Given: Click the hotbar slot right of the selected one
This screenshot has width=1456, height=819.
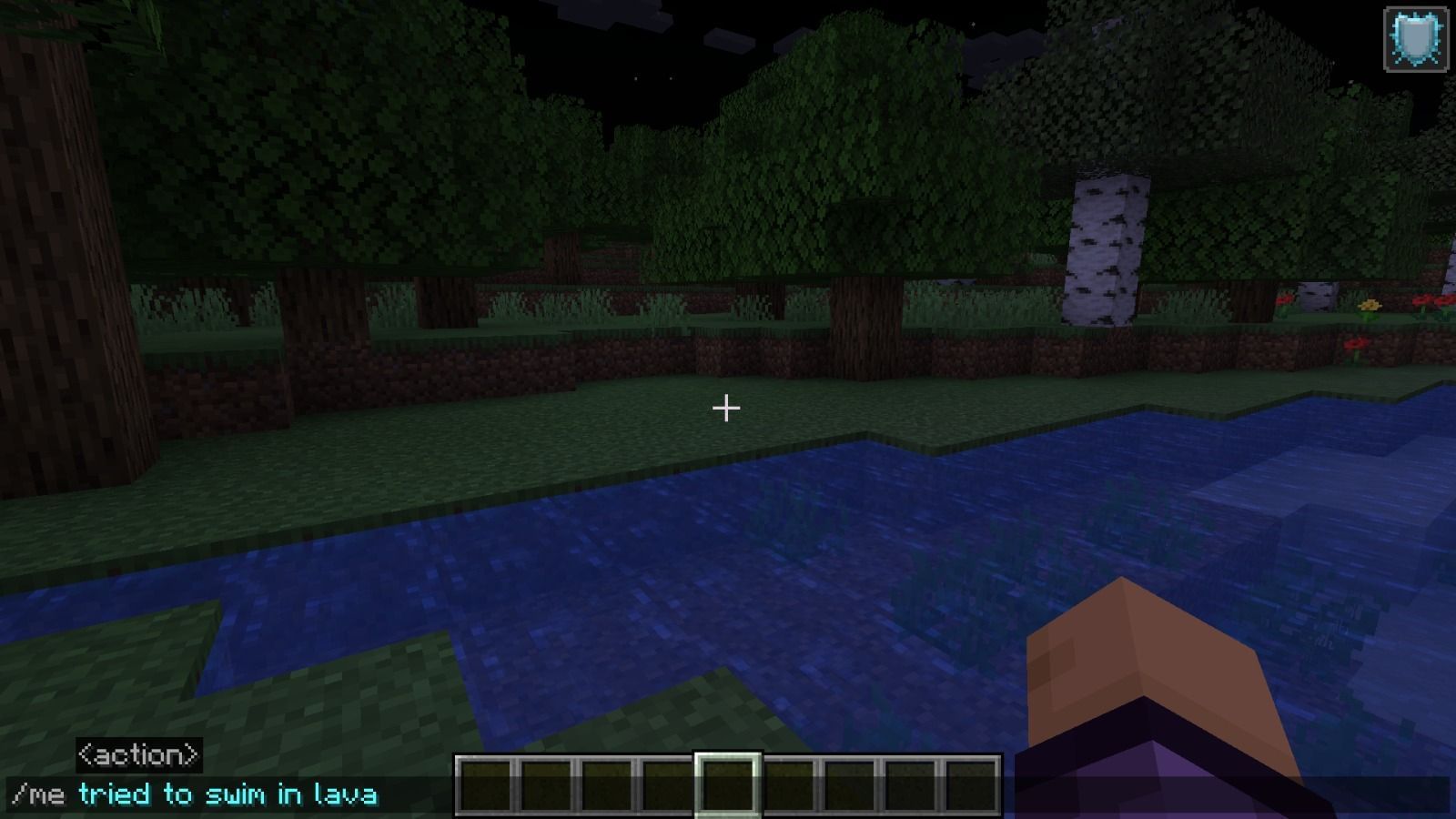Looking at the screenshot, I should click(x=787, y=784).
